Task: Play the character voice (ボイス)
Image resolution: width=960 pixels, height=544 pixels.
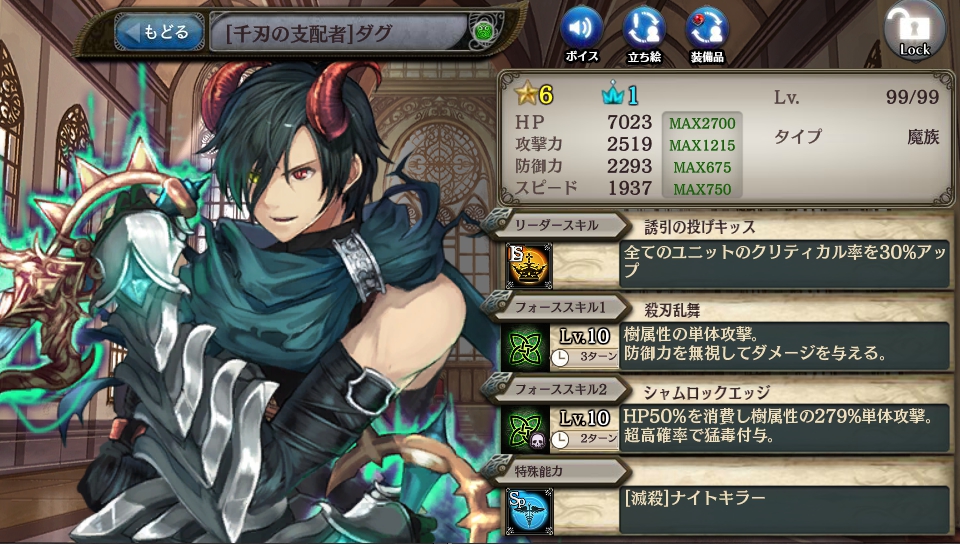Action: 581,30
